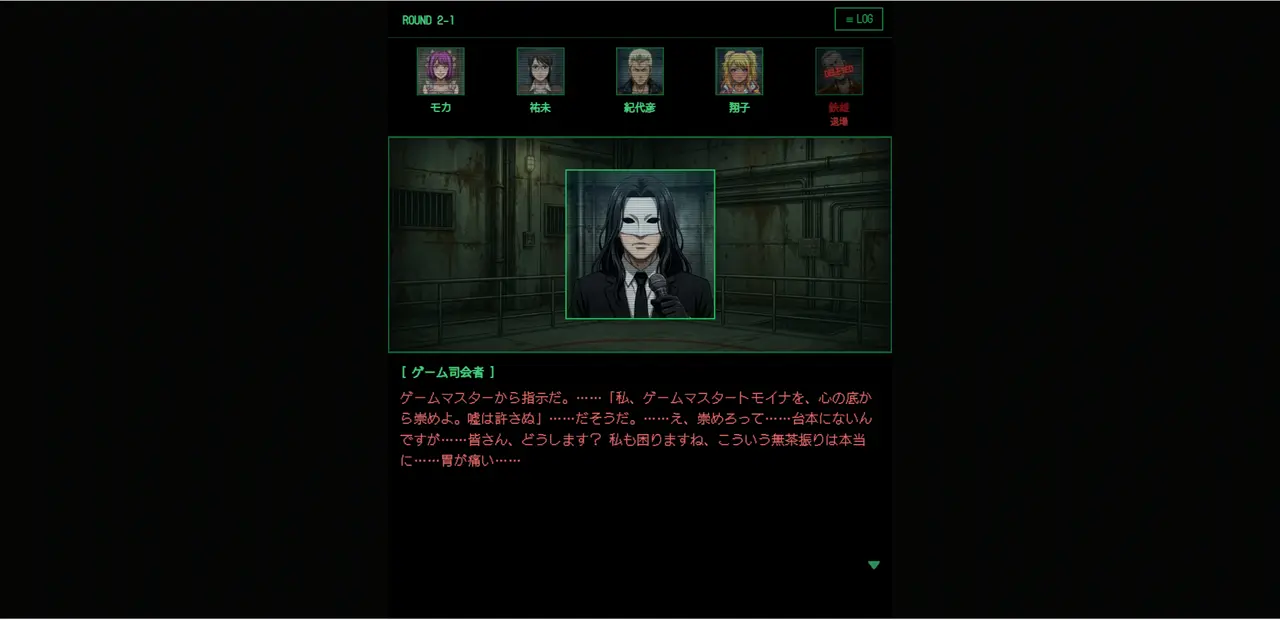Select 翔子's portrait
Viewport: 1280px width, 620px height.
click(x=739, y=72)
